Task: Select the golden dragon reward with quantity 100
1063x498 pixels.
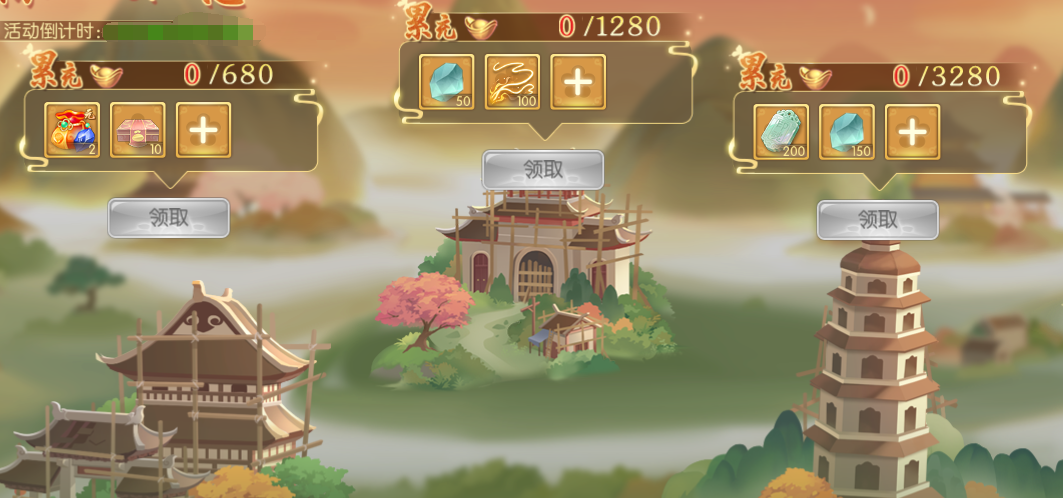Action: (x=512, y=81)
